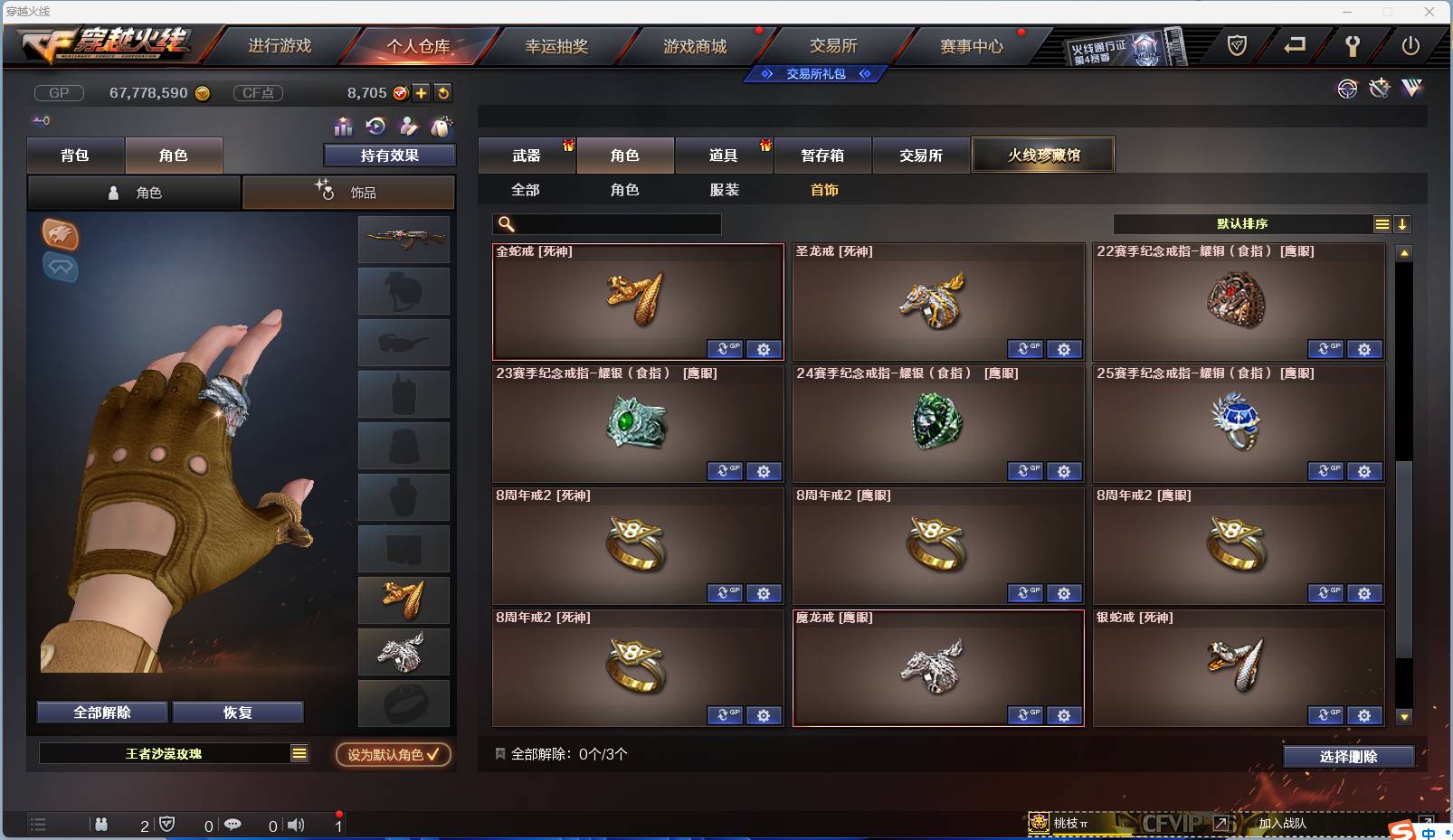Screen dimensions: 1453x840
Task: Select the character edit icon above the backpack panel
Action: 409,127
